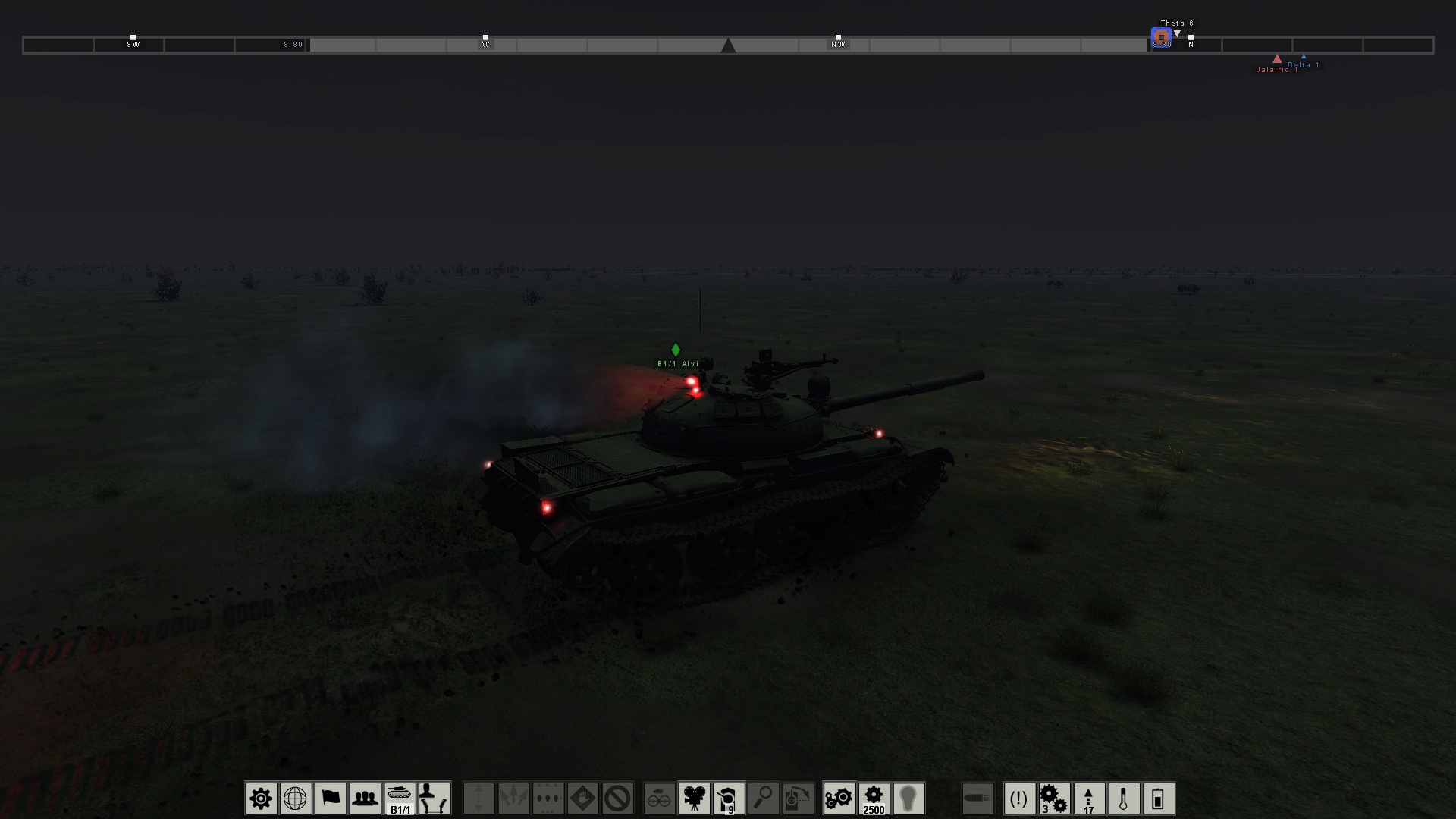Click the thermometer engine temperature icon

click(1125, 798)
